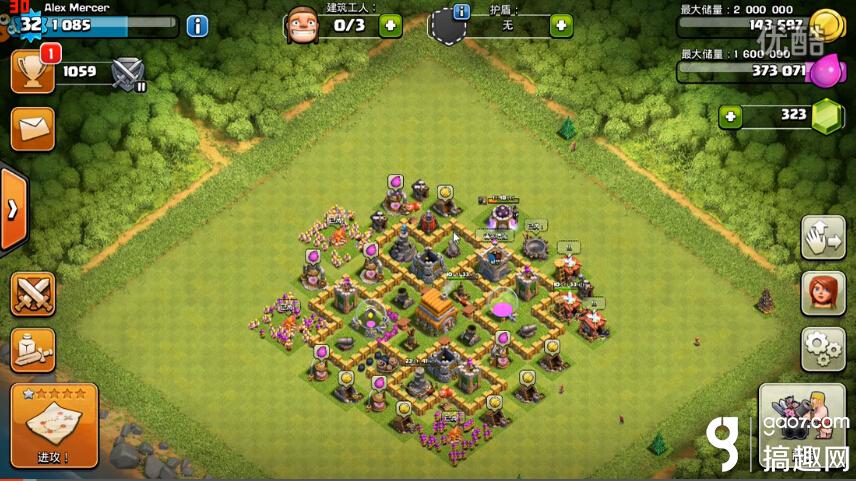Open the crossed swords army button
This screenshot has width=856, height=481.
32,294
